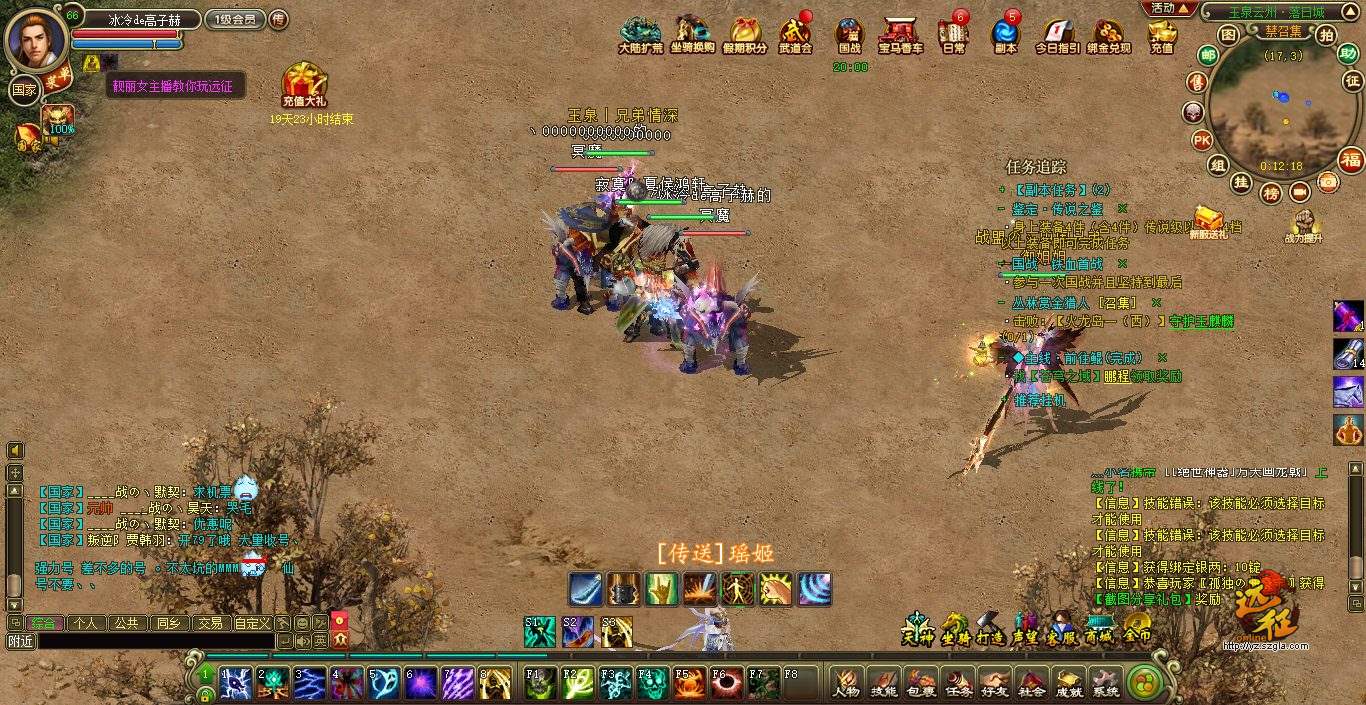This screenshot has height=705, width=1366.
Task: Use the green skull skill on F4
Action: pyautogui.click(x=652, y=683)
